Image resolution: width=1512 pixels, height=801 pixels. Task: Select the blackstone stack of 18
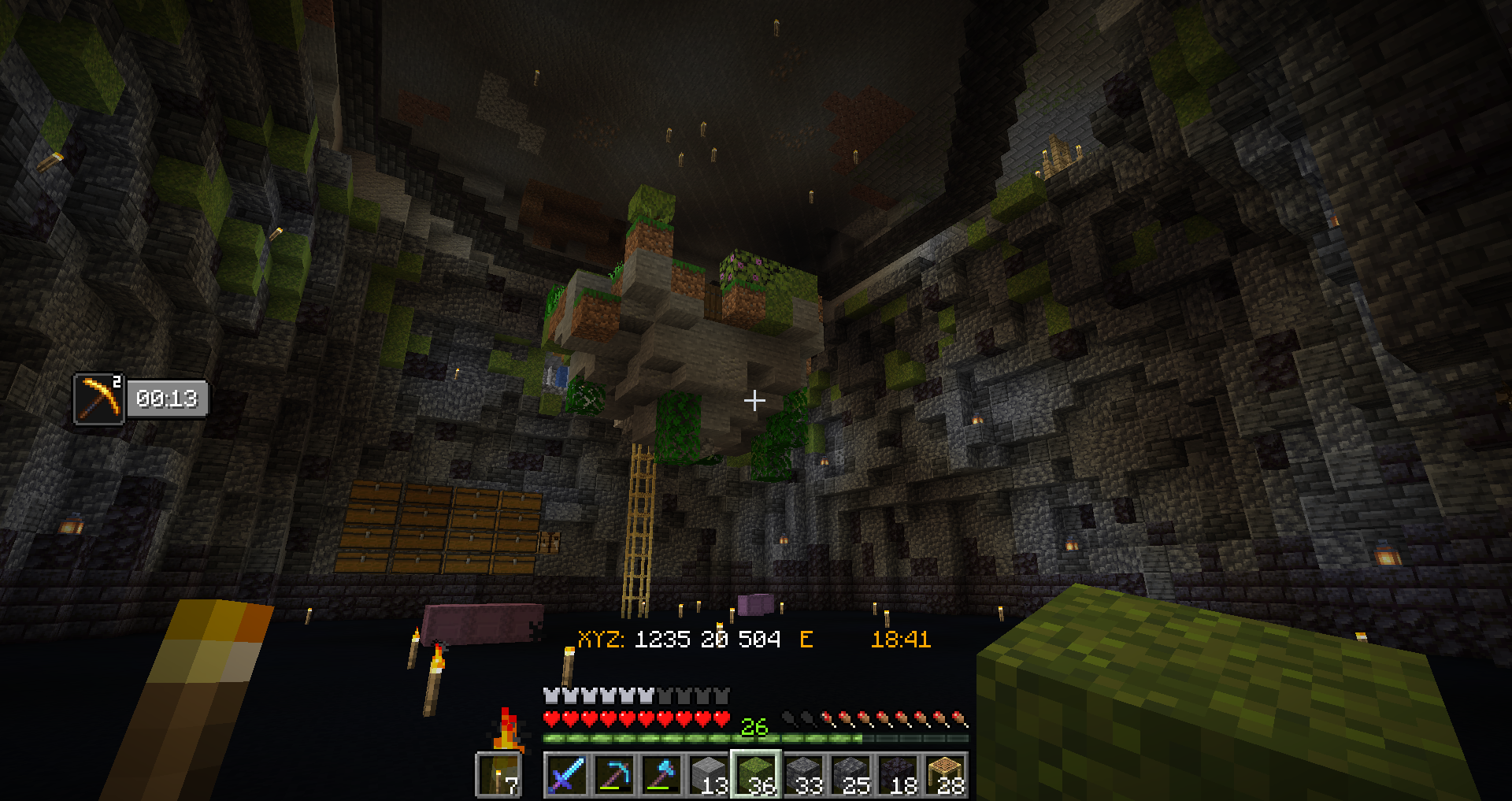(898, 775)
